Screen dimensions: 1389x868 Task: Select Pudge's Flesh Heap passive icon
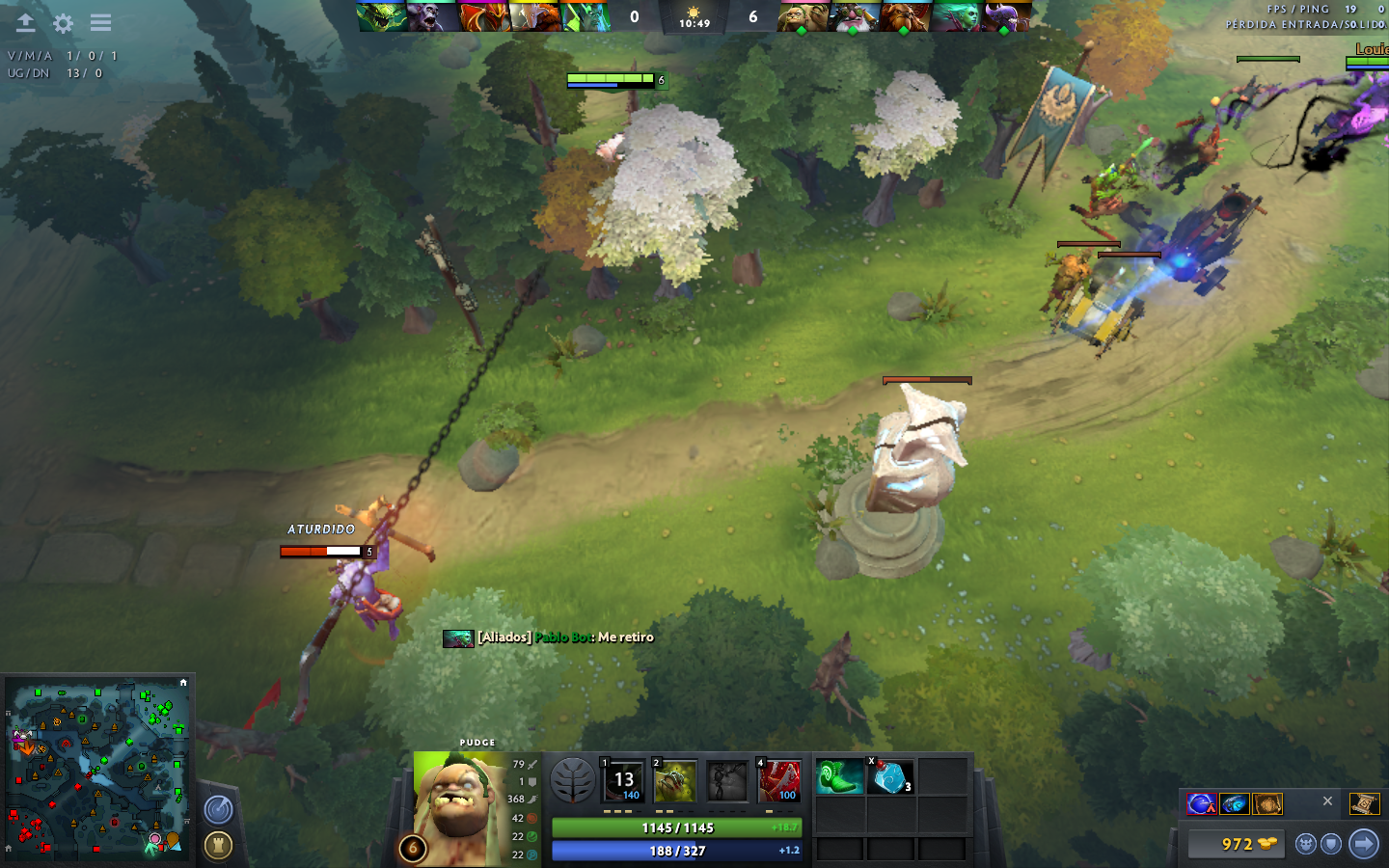coord(726,780)
